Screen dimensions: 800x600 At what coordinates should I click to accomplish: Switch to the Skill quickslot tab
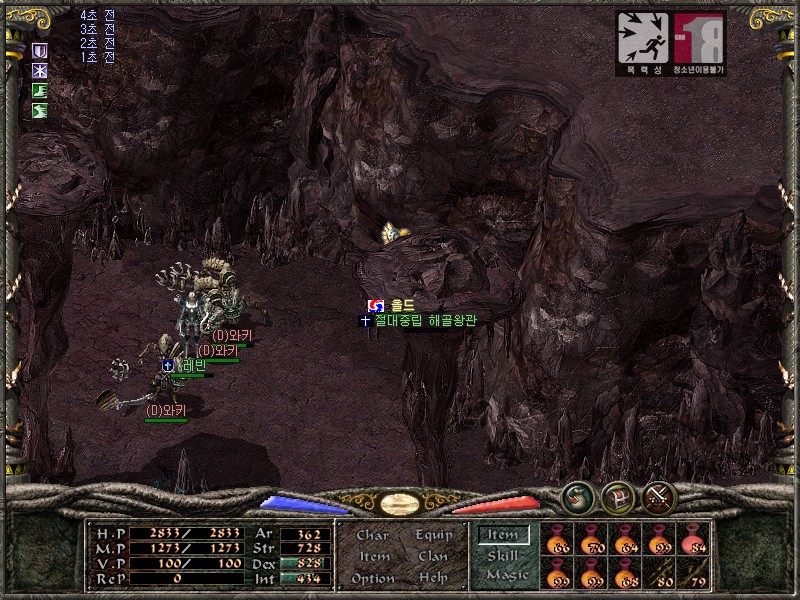[x=503, y=555]
